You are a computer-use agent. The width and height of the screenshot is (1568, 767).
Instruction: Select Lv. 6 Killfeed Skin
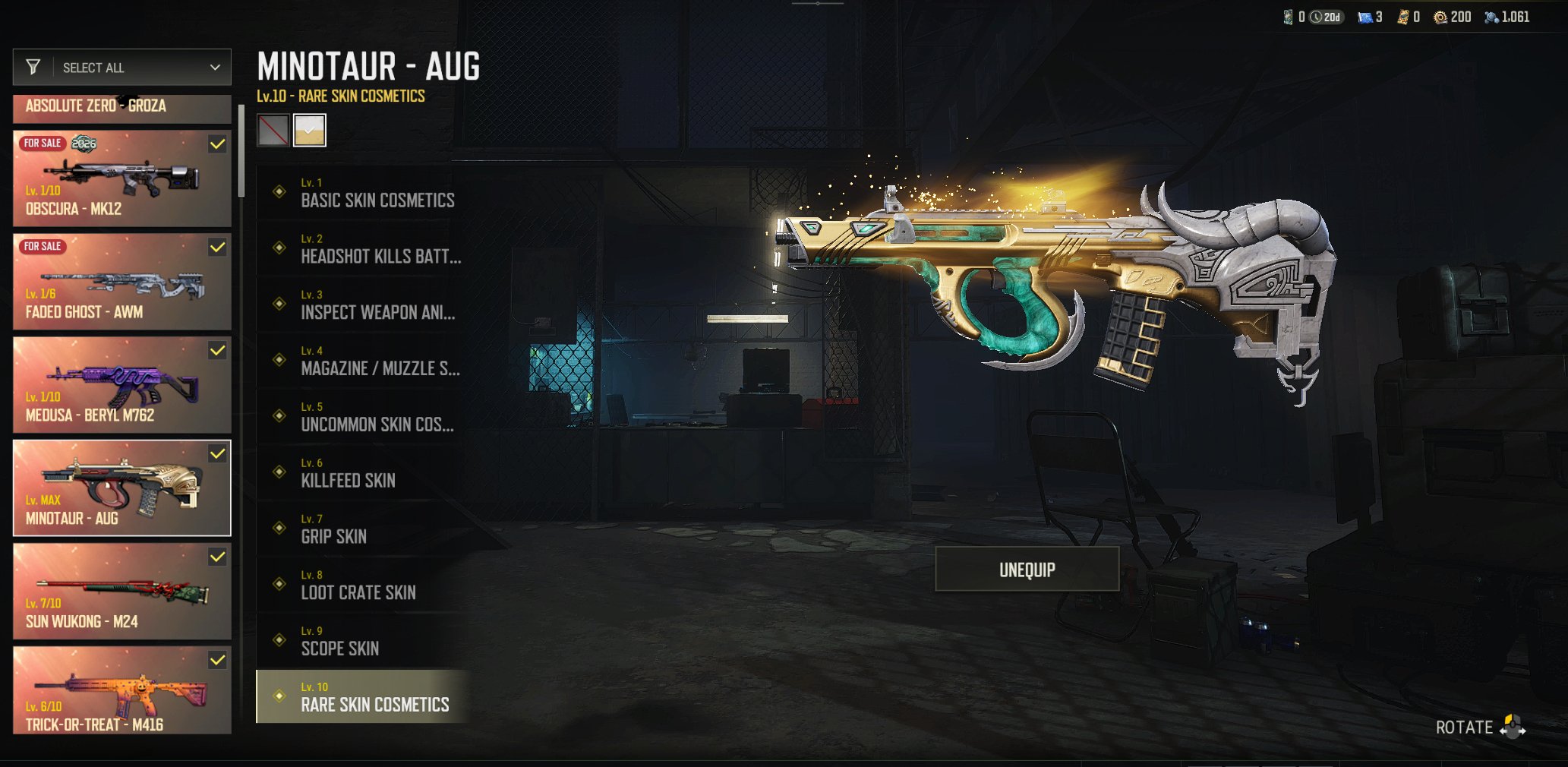pyautogui.click(x=363, y=473)
